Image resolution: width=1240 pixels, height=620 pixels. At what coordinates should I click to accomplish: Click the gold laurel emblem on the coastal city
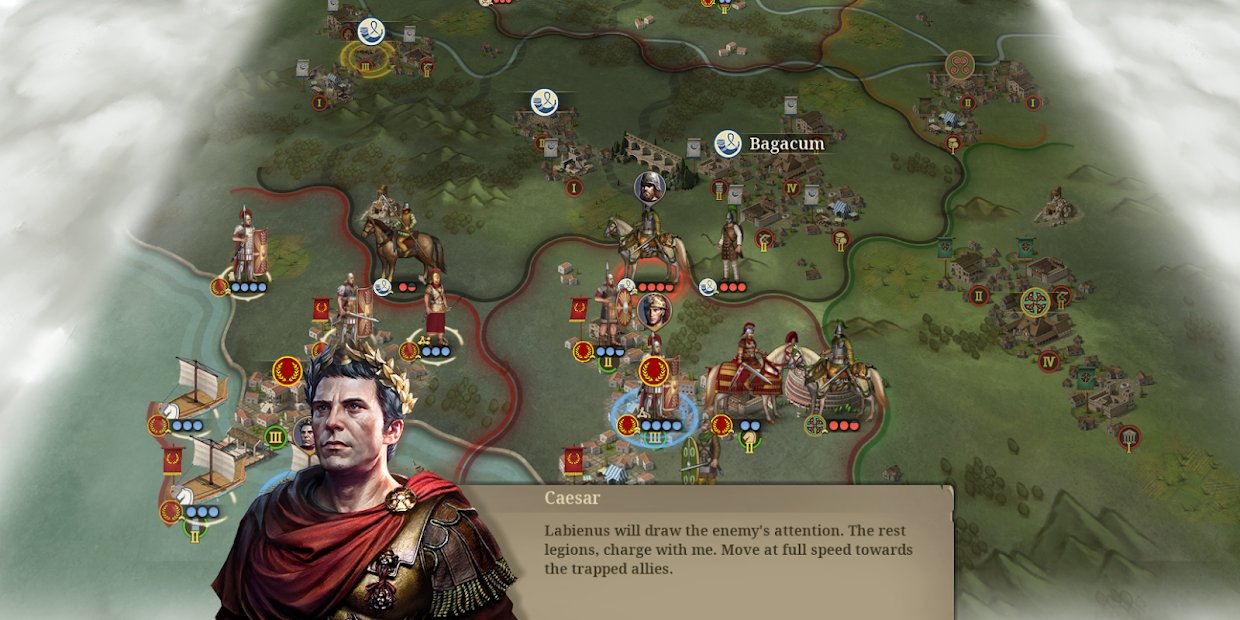[x=287, y=371]
